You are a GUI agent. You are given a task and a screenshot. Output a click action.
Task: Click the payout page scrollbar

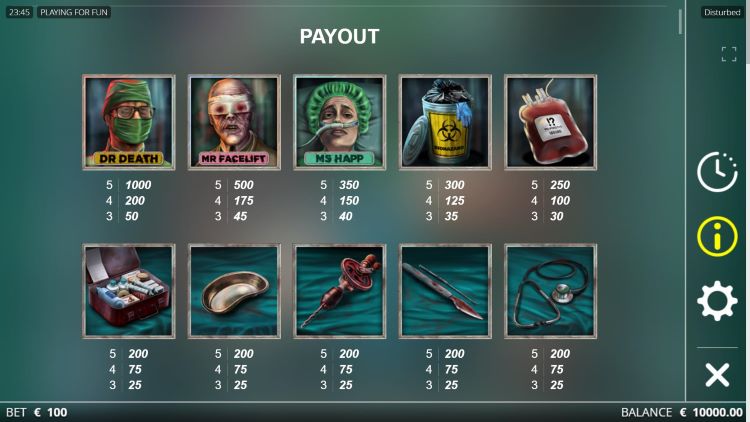point(681,22)
